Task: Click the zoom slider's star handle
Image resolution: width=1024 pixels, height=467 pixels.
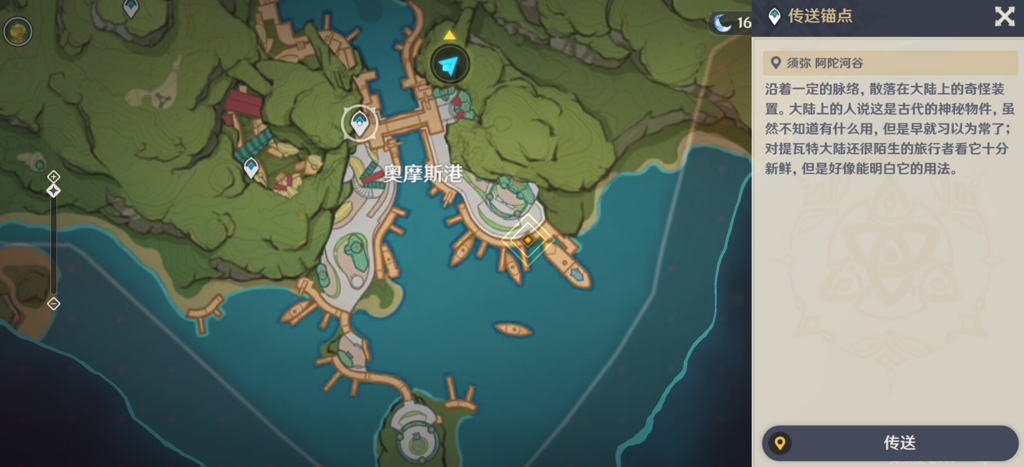Action: pyautogui.click(x=54, y=190)
